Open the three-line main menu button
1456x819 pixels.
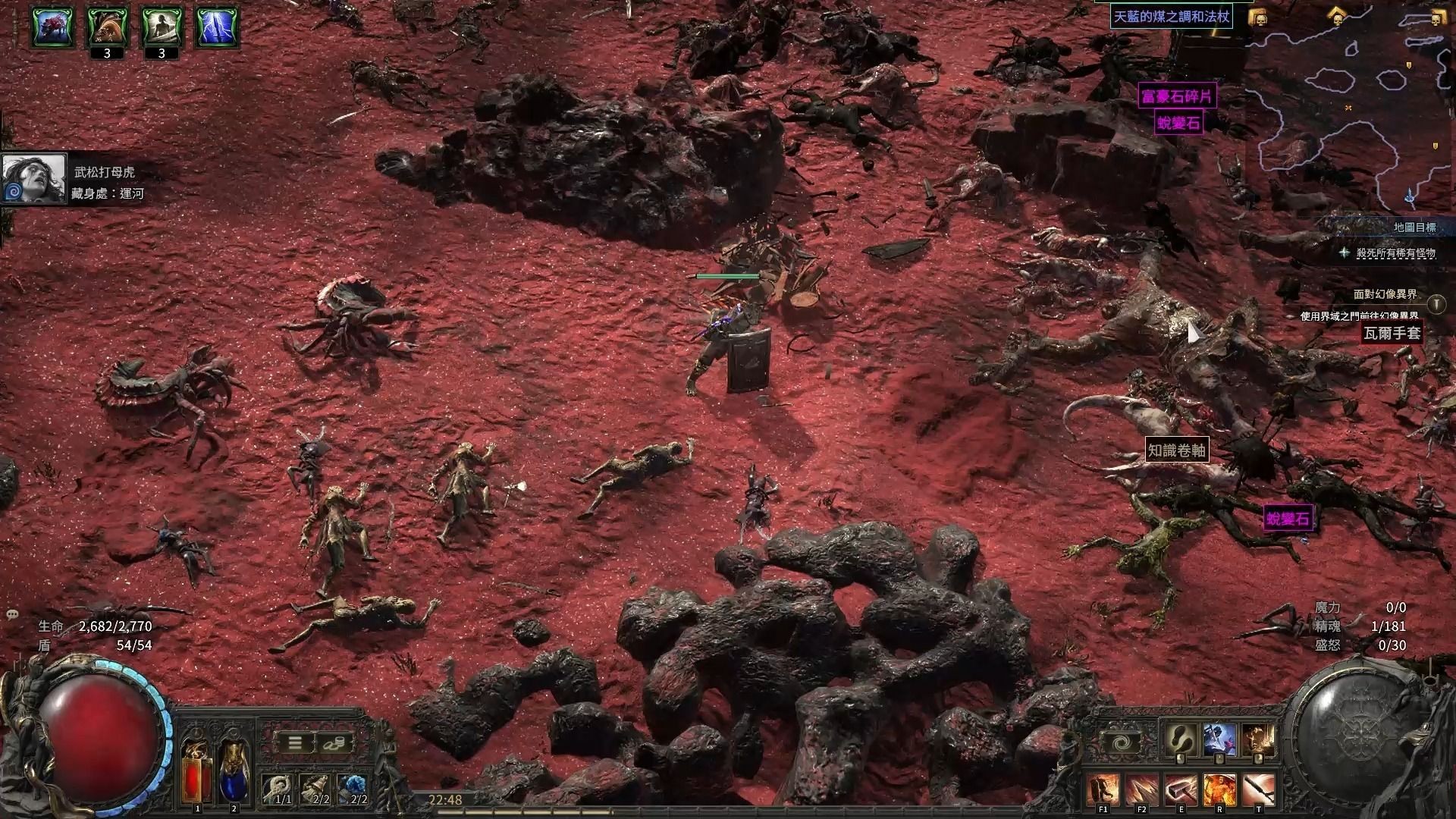tap(297, 743)
